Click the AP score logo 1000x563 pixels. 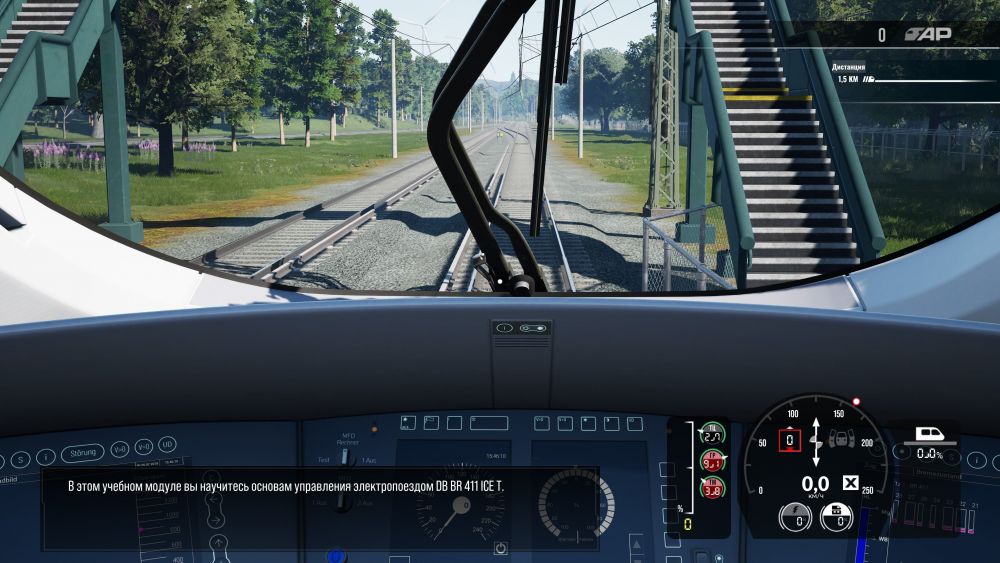[927, 34]
